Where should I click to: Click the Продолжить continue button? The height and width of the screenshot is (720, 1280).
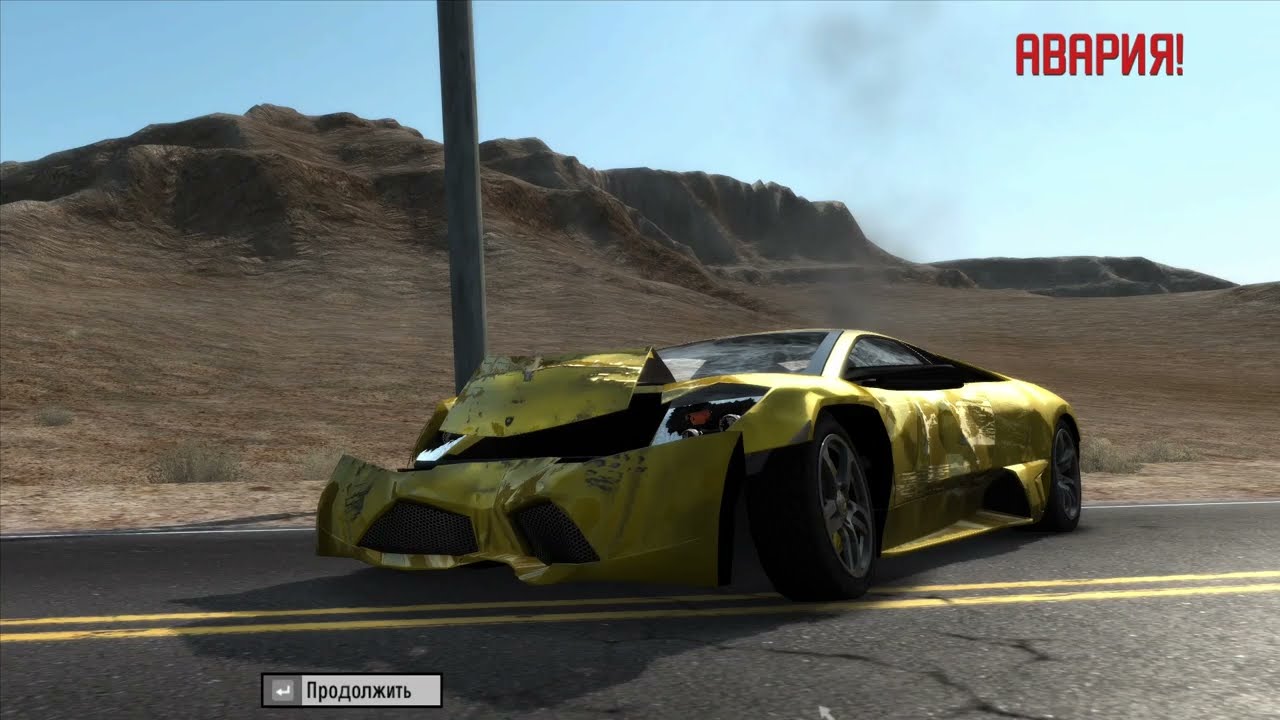pyautogui.click(x=352, y=690)
